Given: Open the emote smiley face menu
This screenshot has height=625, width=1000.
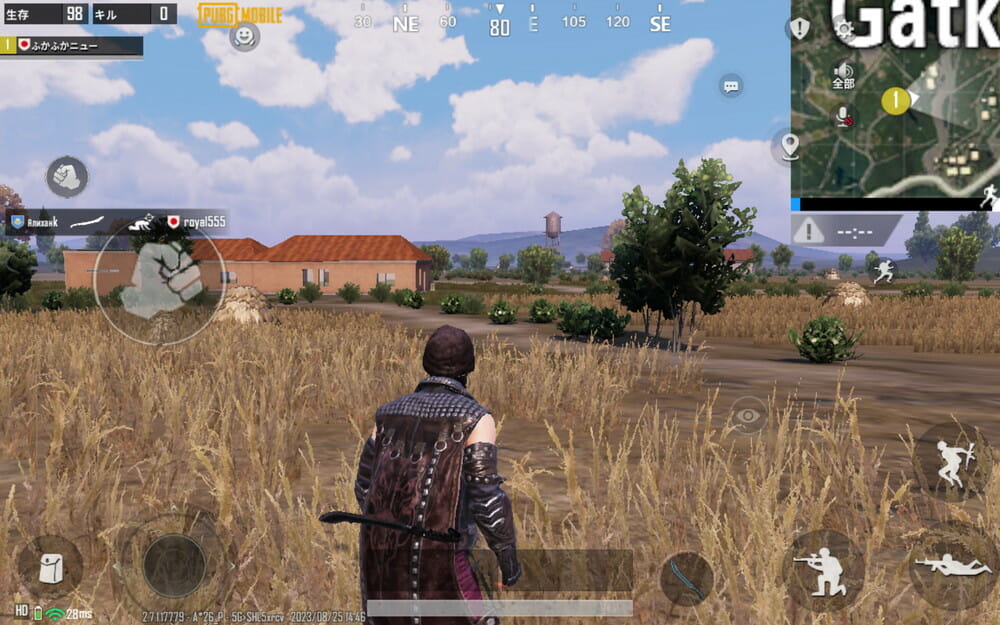Looking at the screenshot, I should 243,37.
